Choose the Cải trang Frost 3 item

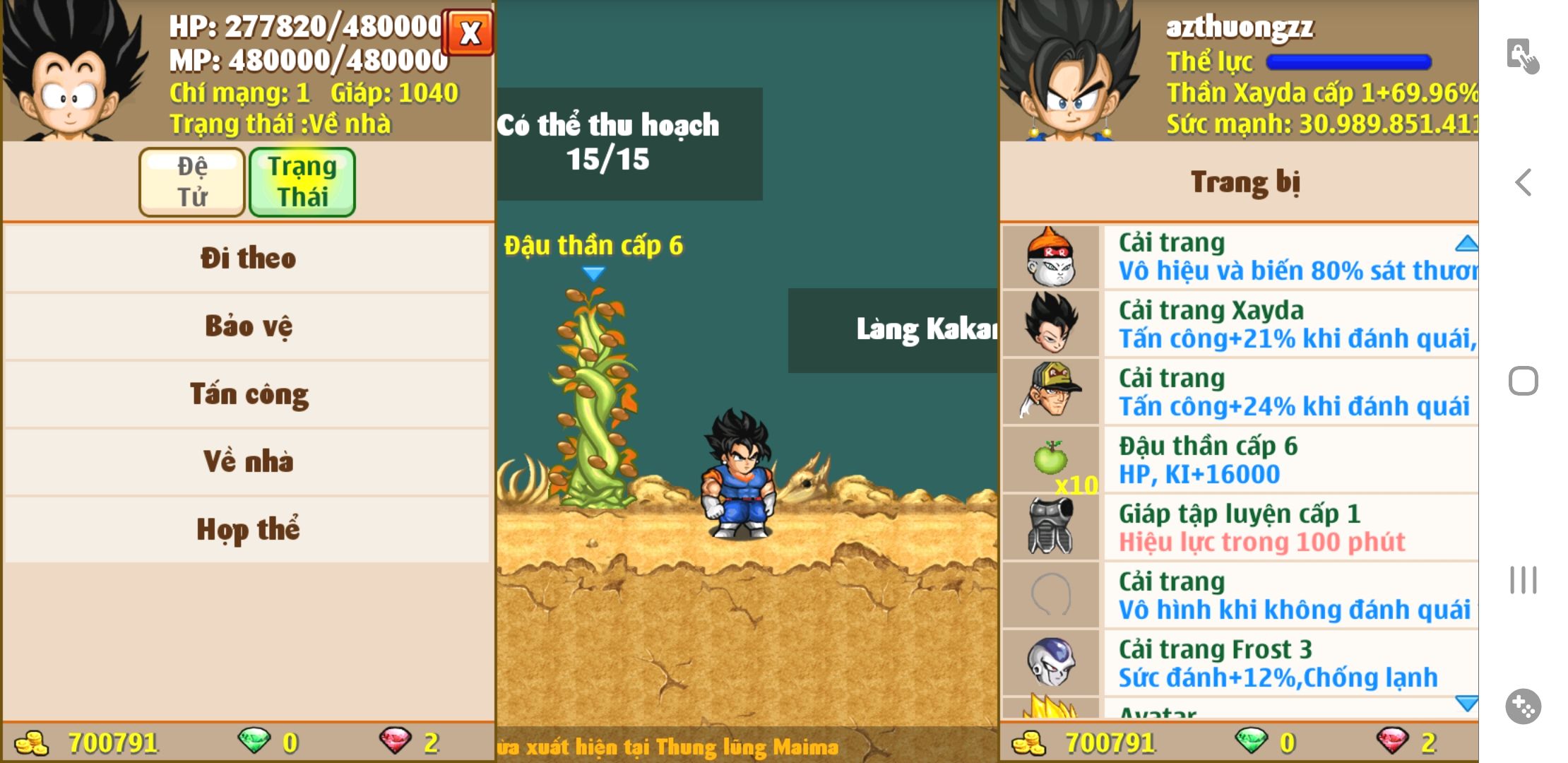click(1289, 663)
